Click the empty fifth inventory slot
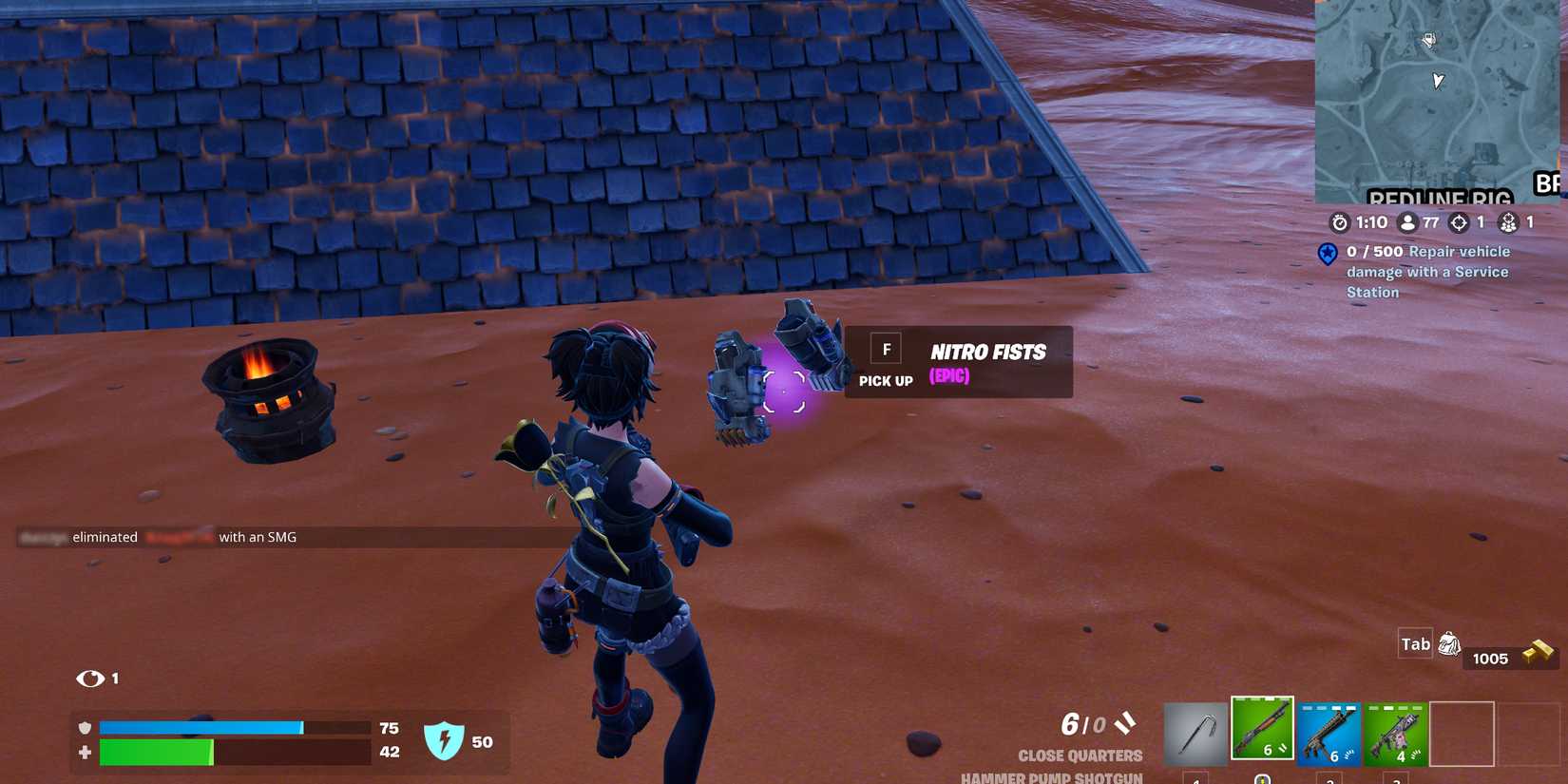Image resolution: width=1568 pixels, height=784 pixels. coord(1463,732)
